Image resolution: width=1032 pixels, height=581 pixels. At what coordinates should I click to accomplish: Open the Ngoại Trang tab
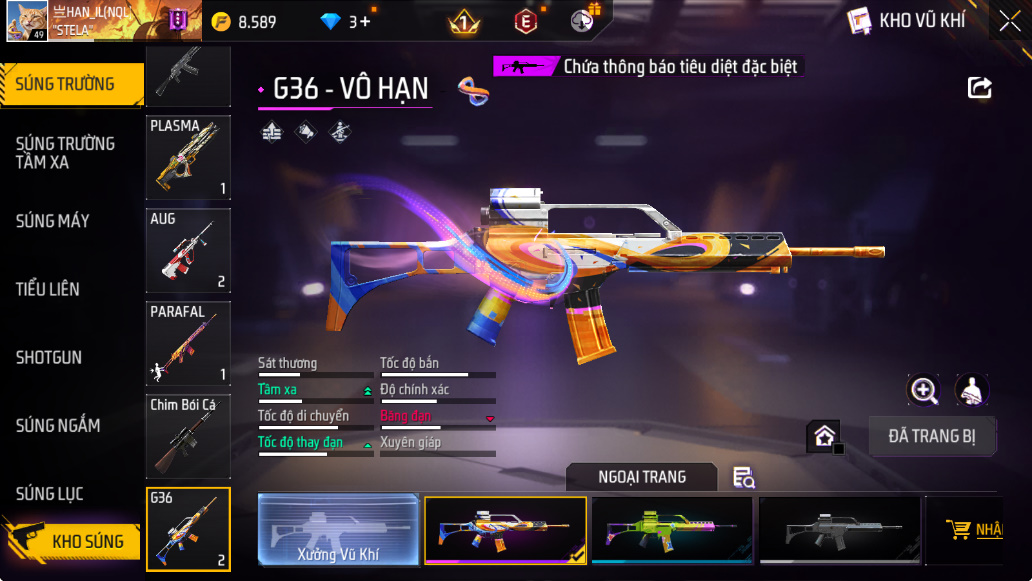(642, 477)
